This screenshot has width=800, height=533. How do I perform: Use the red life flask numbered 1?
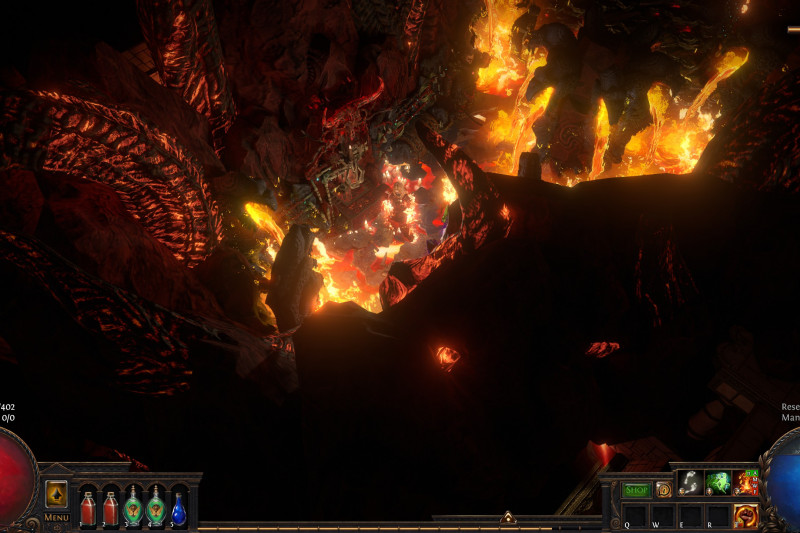pos(88,507)
